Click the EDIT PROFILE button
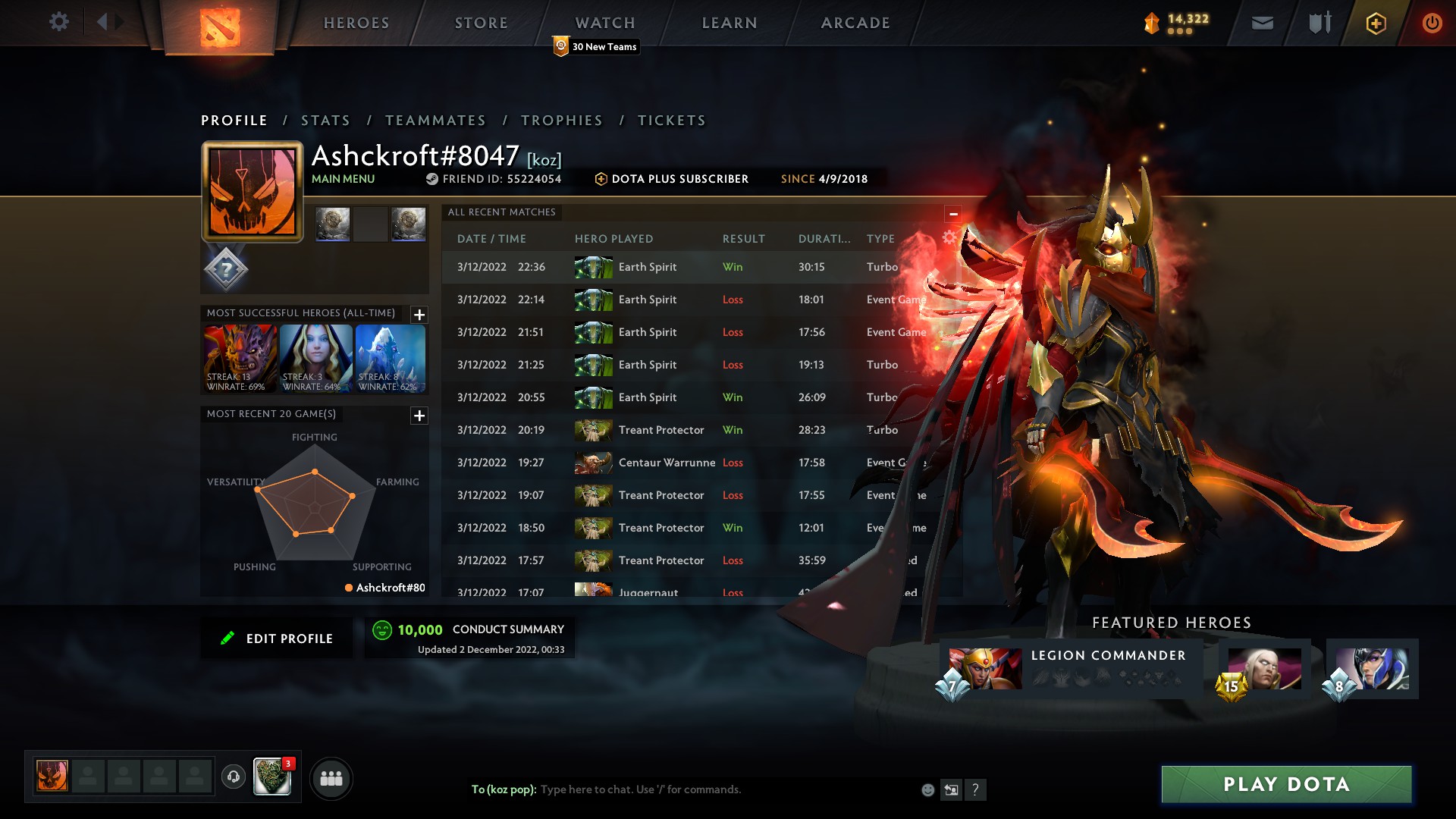Image resolution: width=1456 pixels, height=819 pixels. click(277, 638)
